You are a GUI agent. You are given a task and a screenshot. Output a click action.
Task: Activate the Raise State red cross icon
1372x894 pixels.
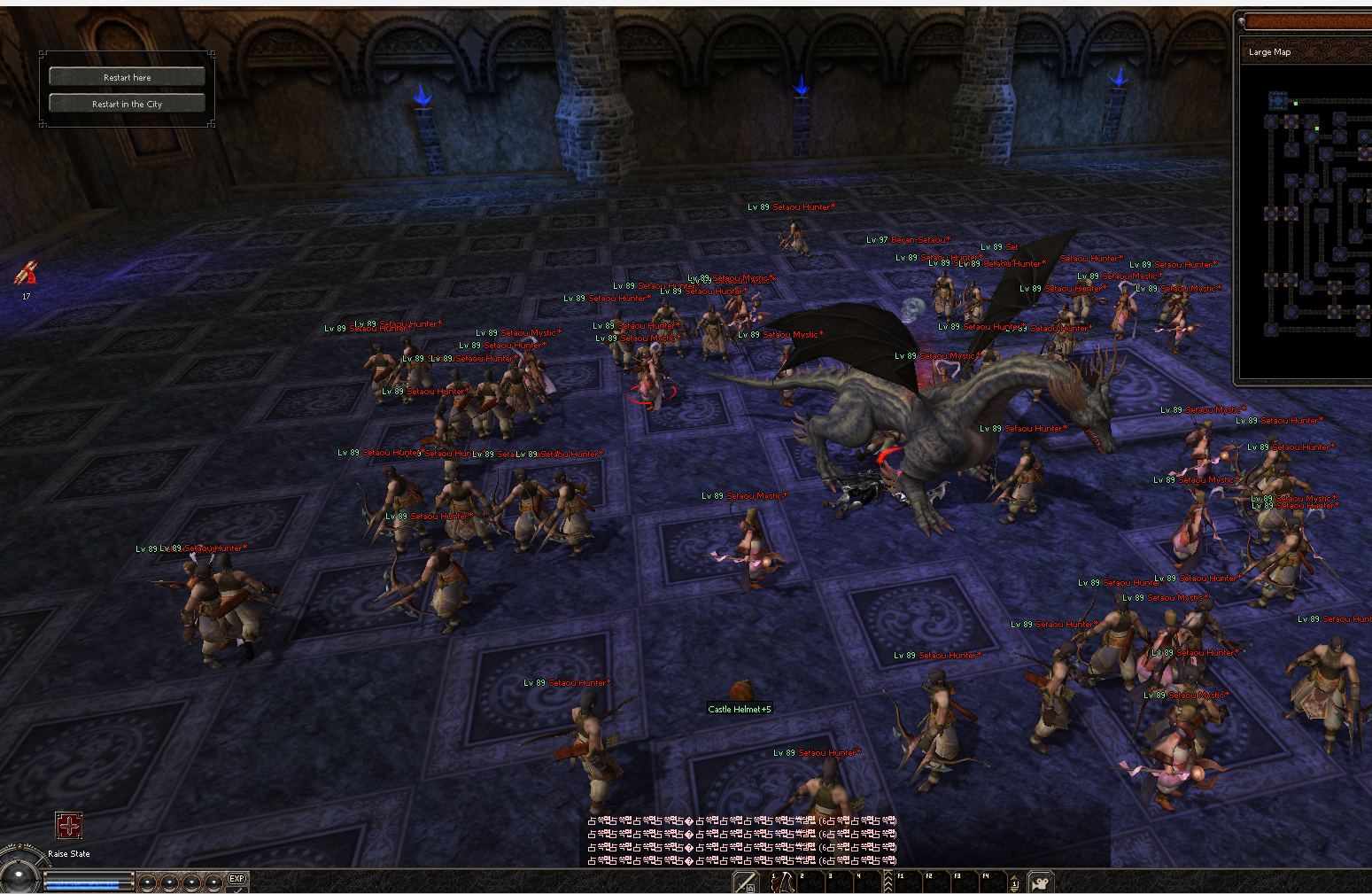(x=69, y=826)
